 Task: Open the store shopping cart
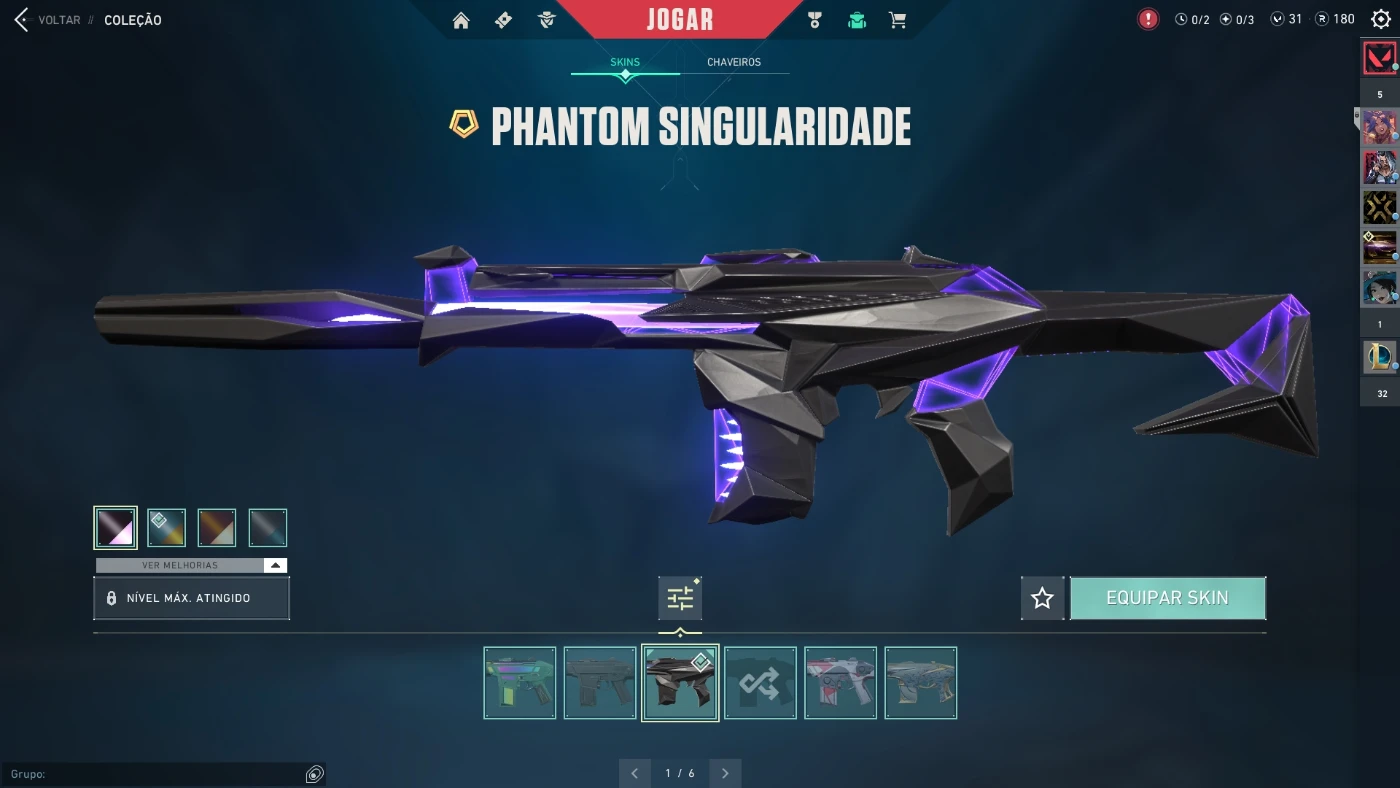pos(898,20)
